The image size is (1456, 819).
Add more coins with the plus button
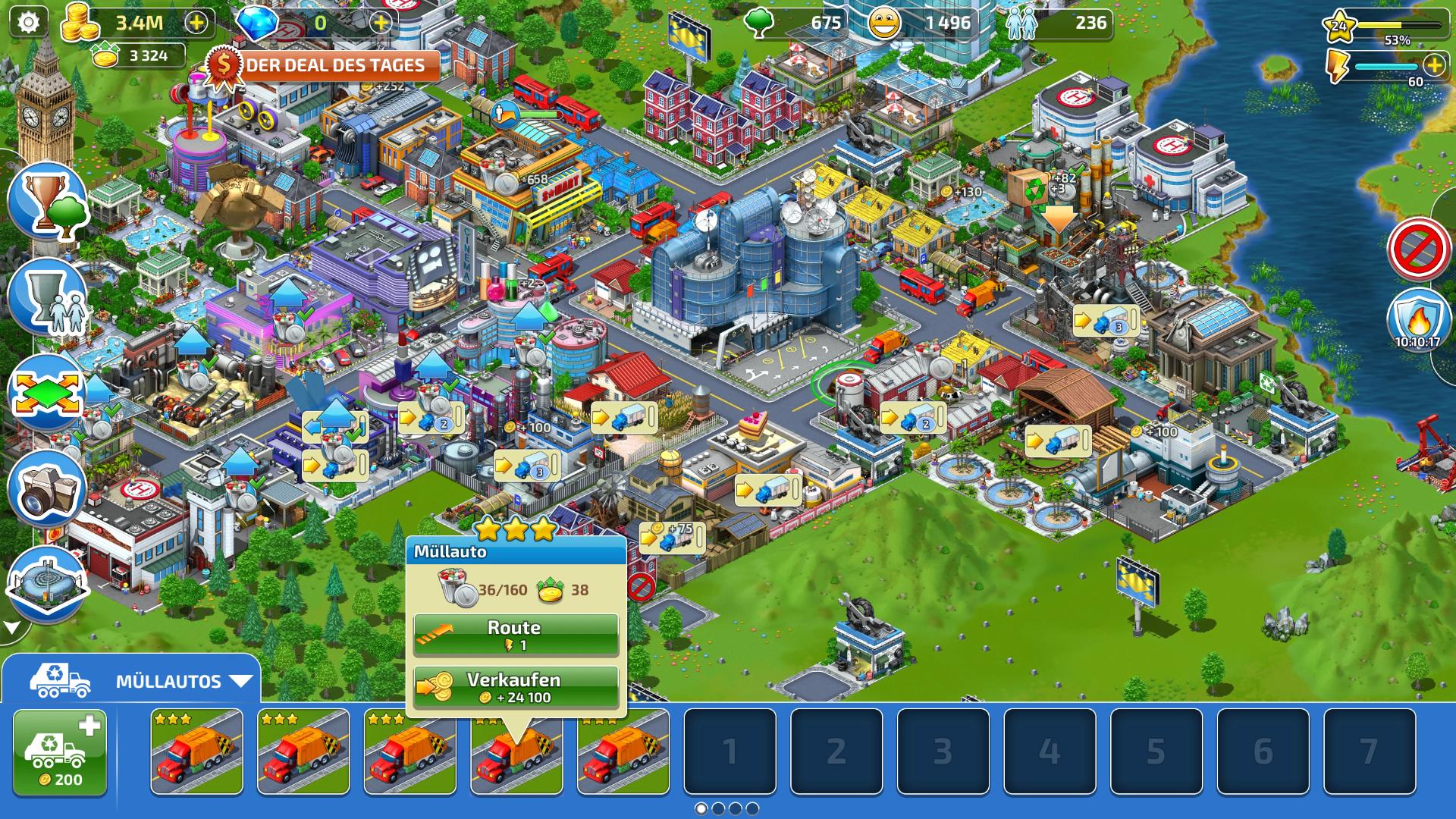coord(196,23)
